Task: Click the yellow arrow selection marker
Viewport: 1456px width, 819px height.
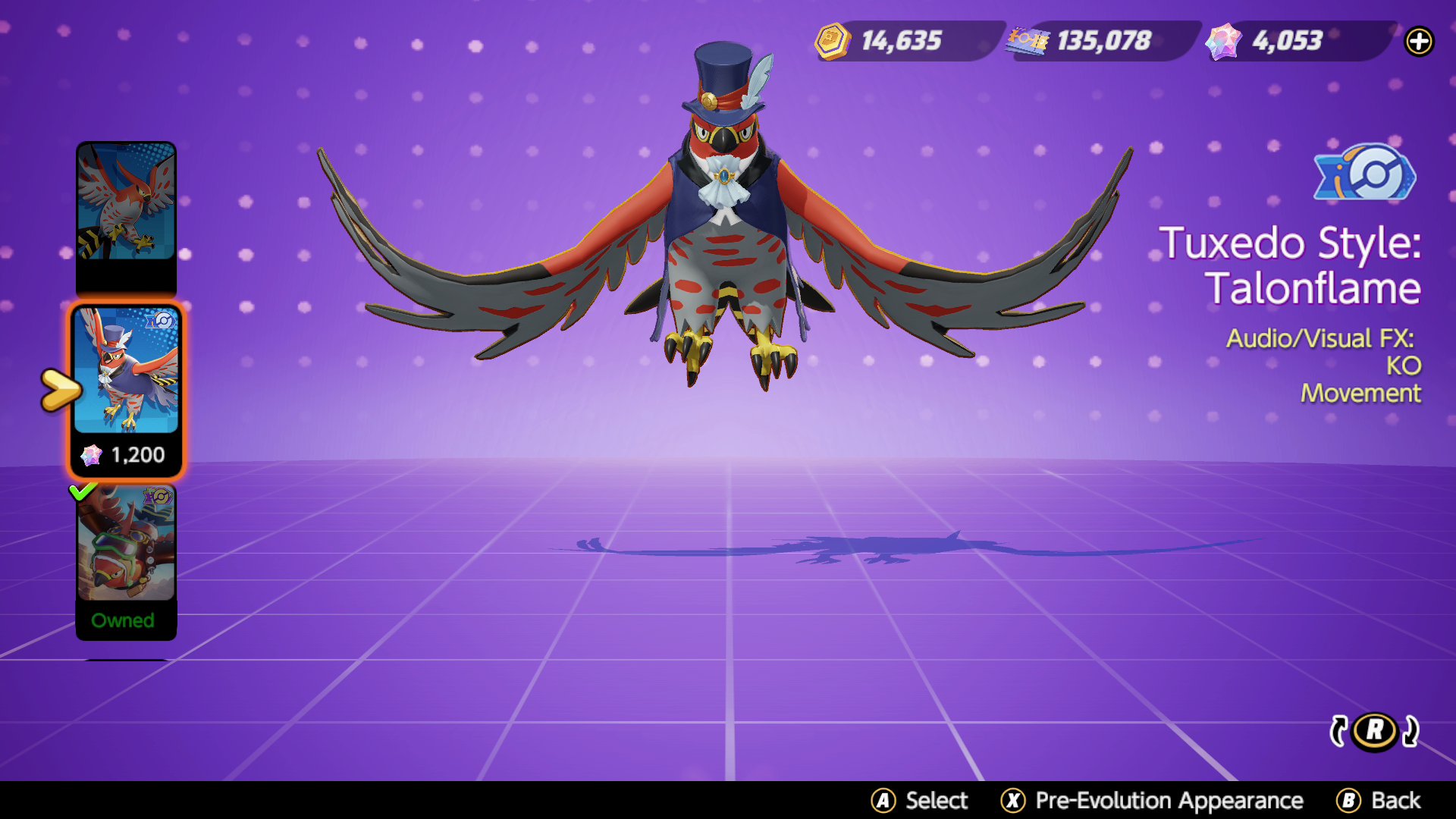Action: (59, 389)
